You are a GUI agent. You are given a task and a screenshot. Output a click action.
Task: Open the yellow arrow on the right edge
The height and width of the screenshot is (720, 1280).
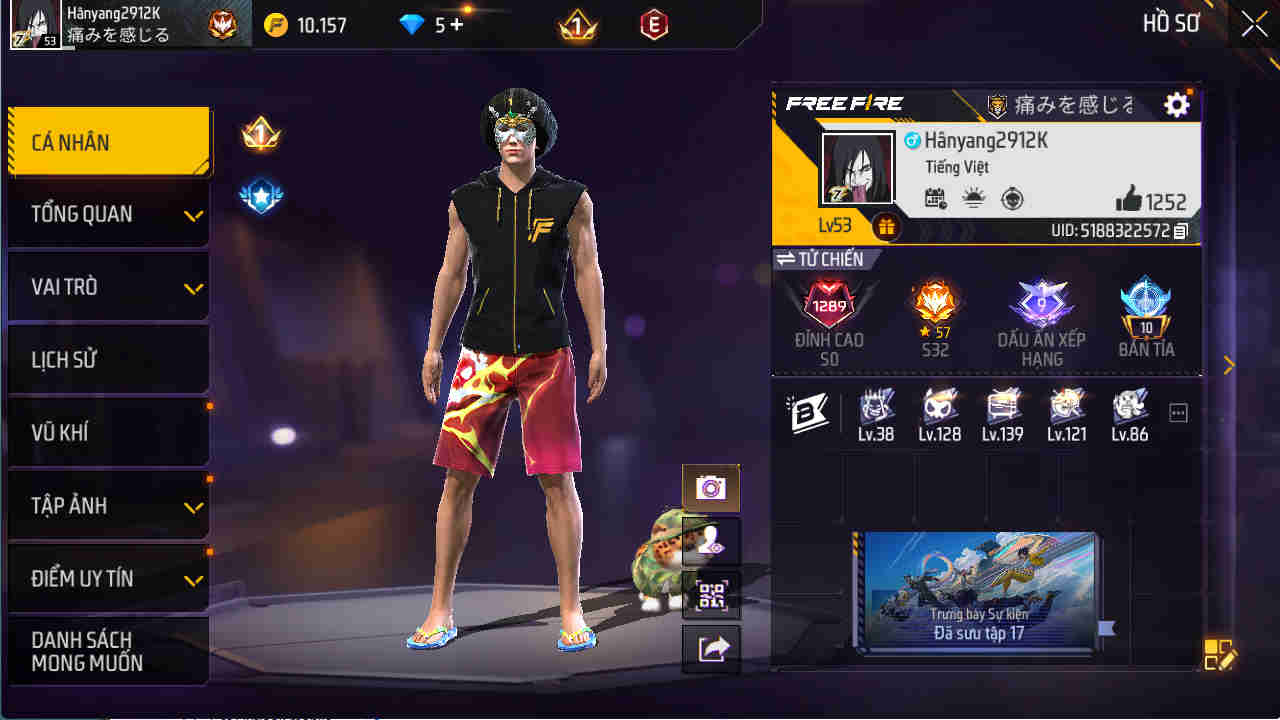tap(1229, 365)
